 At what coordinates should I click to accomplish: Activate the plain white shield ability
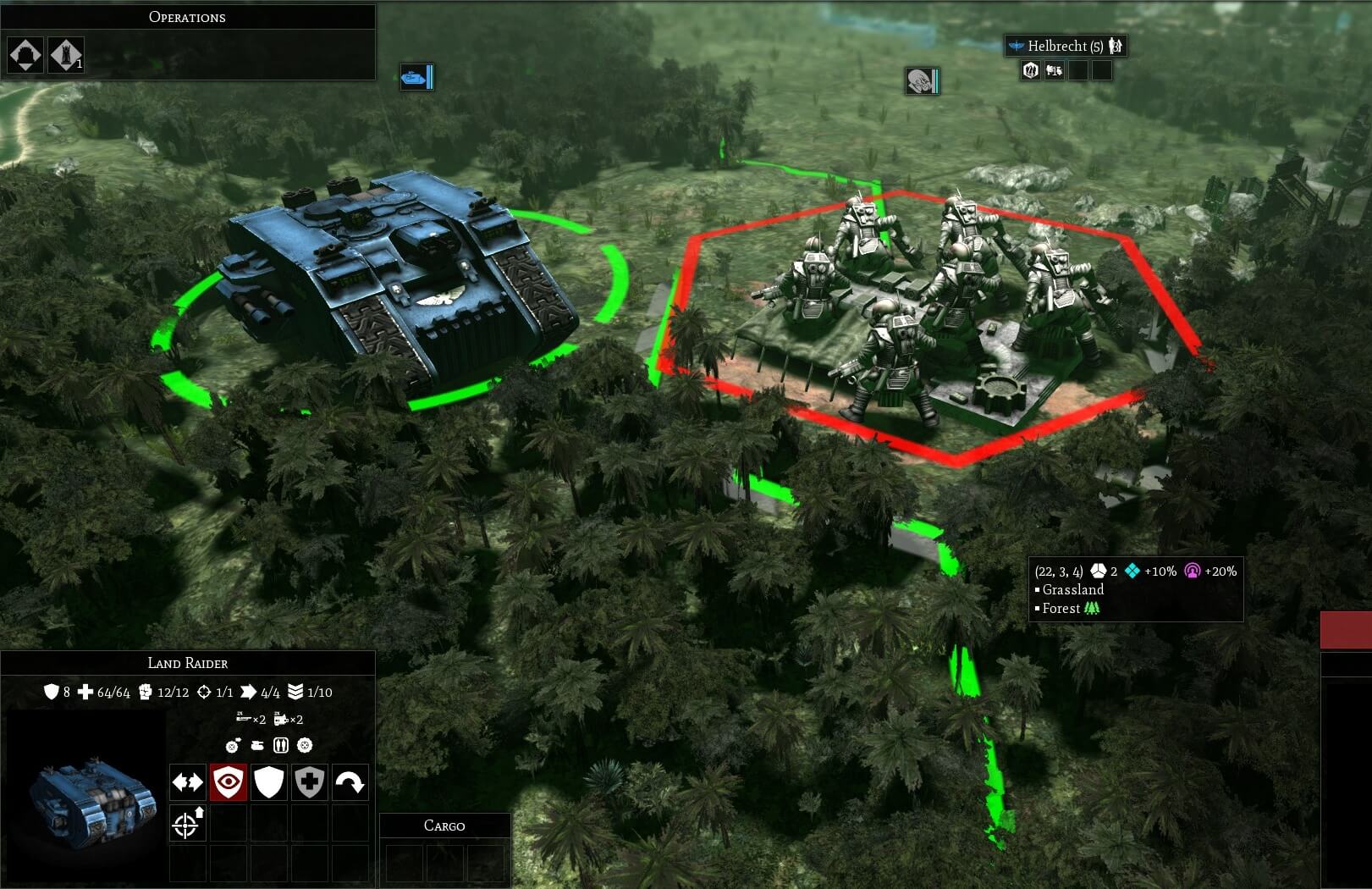click(268, 782)
